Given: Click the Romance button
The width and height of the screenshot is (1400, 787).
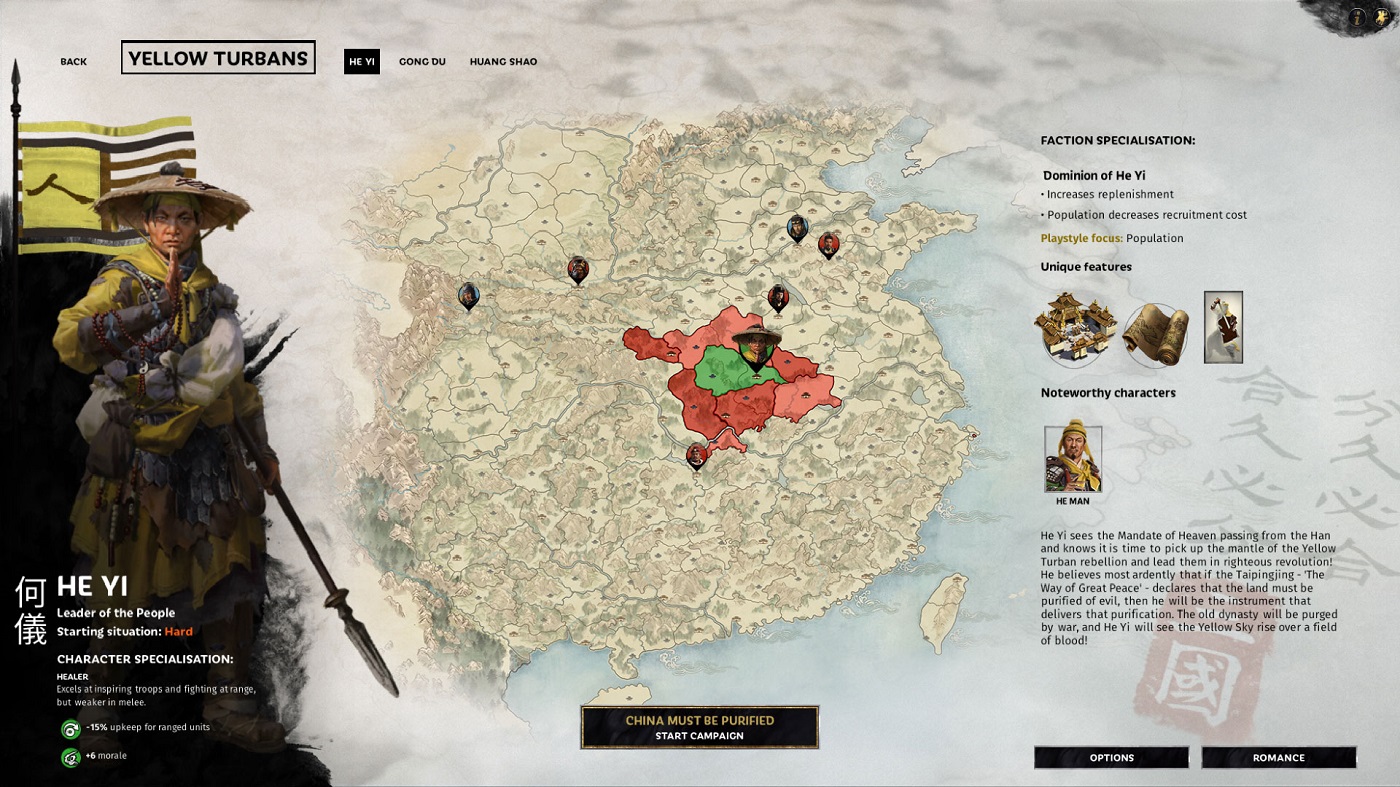Looking at the screenshot, I should pos(1278,757).
